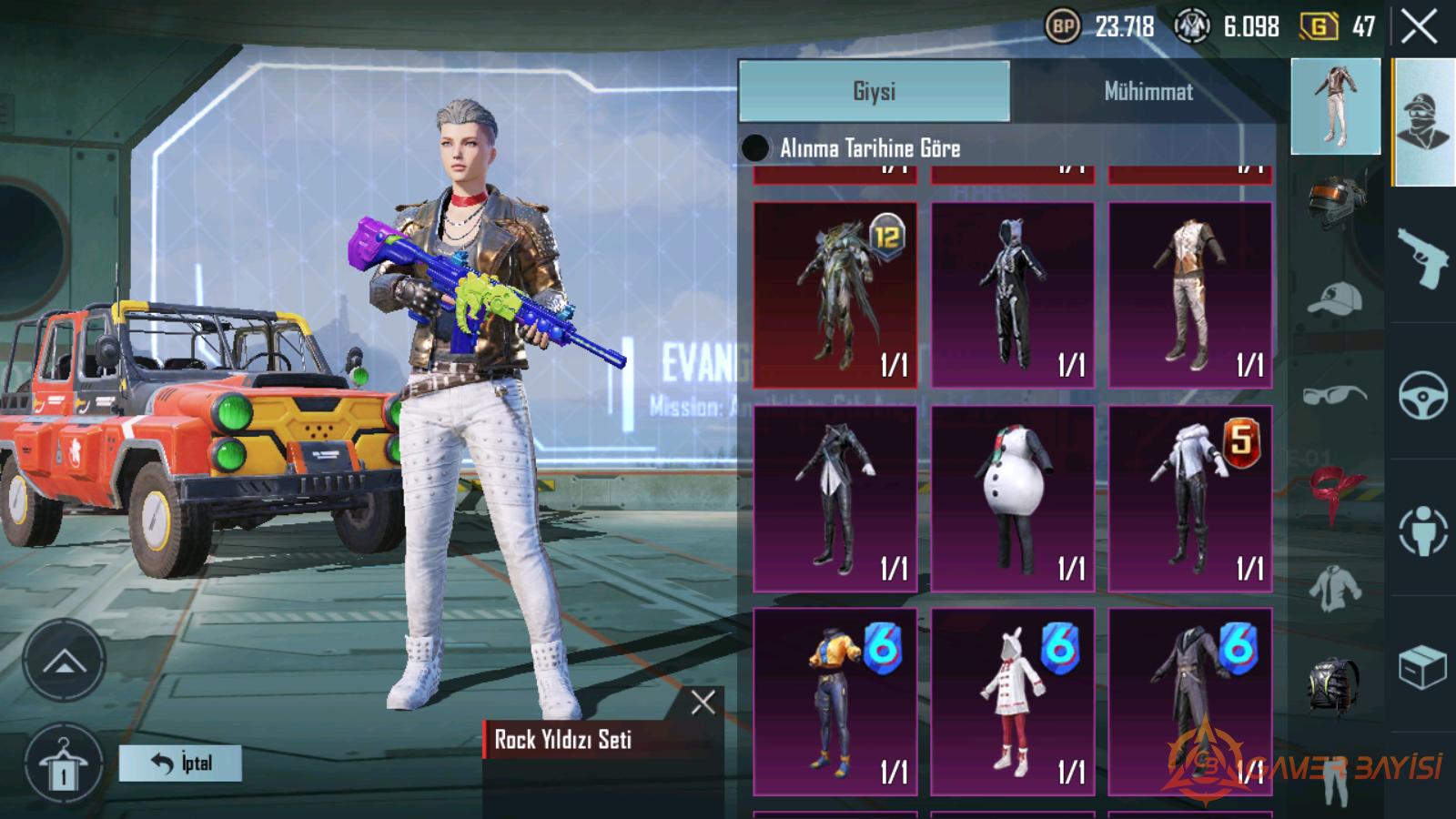
Task: Click the up arrow circle button
Action: 64,662
